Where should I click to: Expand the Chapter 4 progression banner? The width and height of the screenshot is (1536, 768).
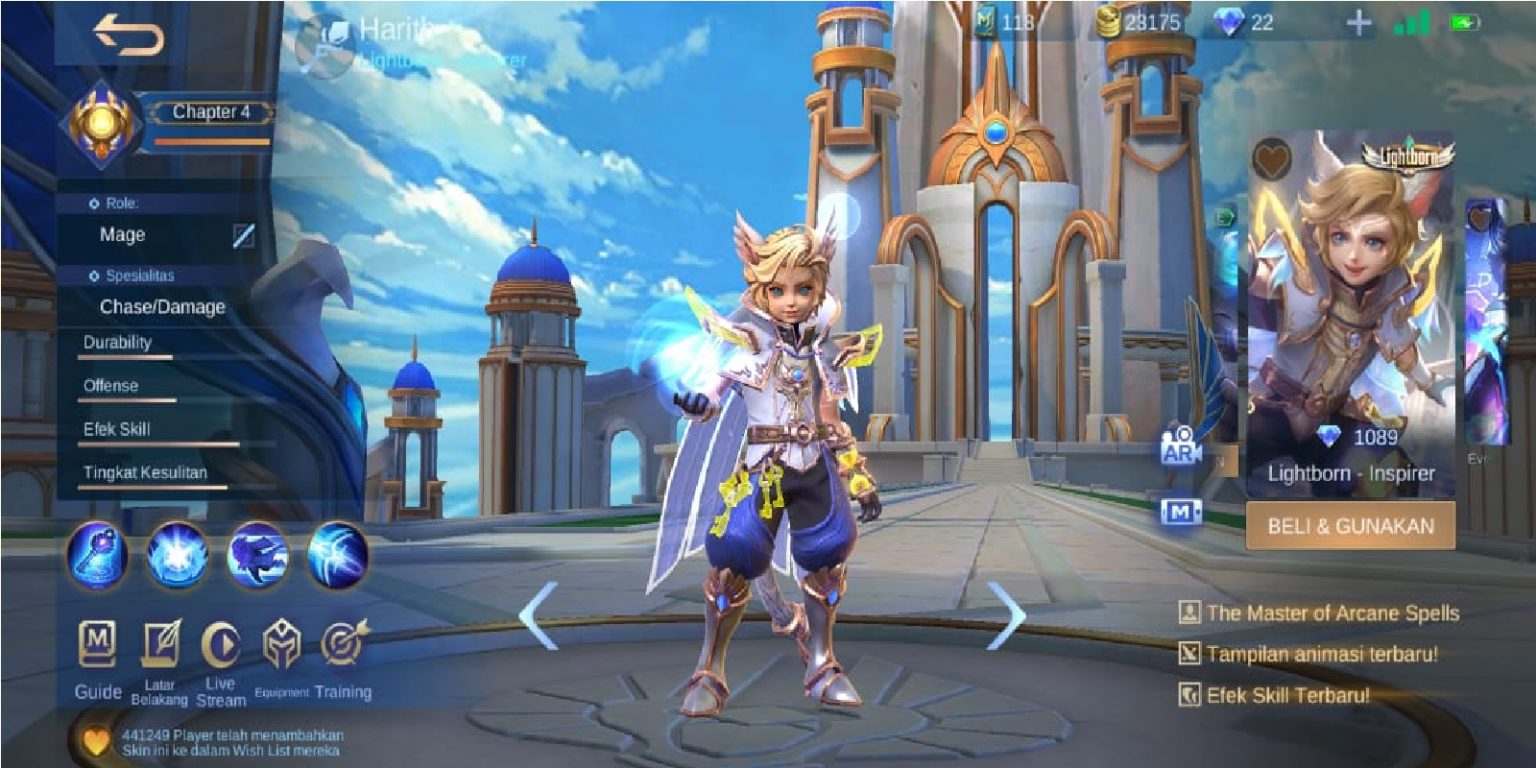click(x=211, y=112)
